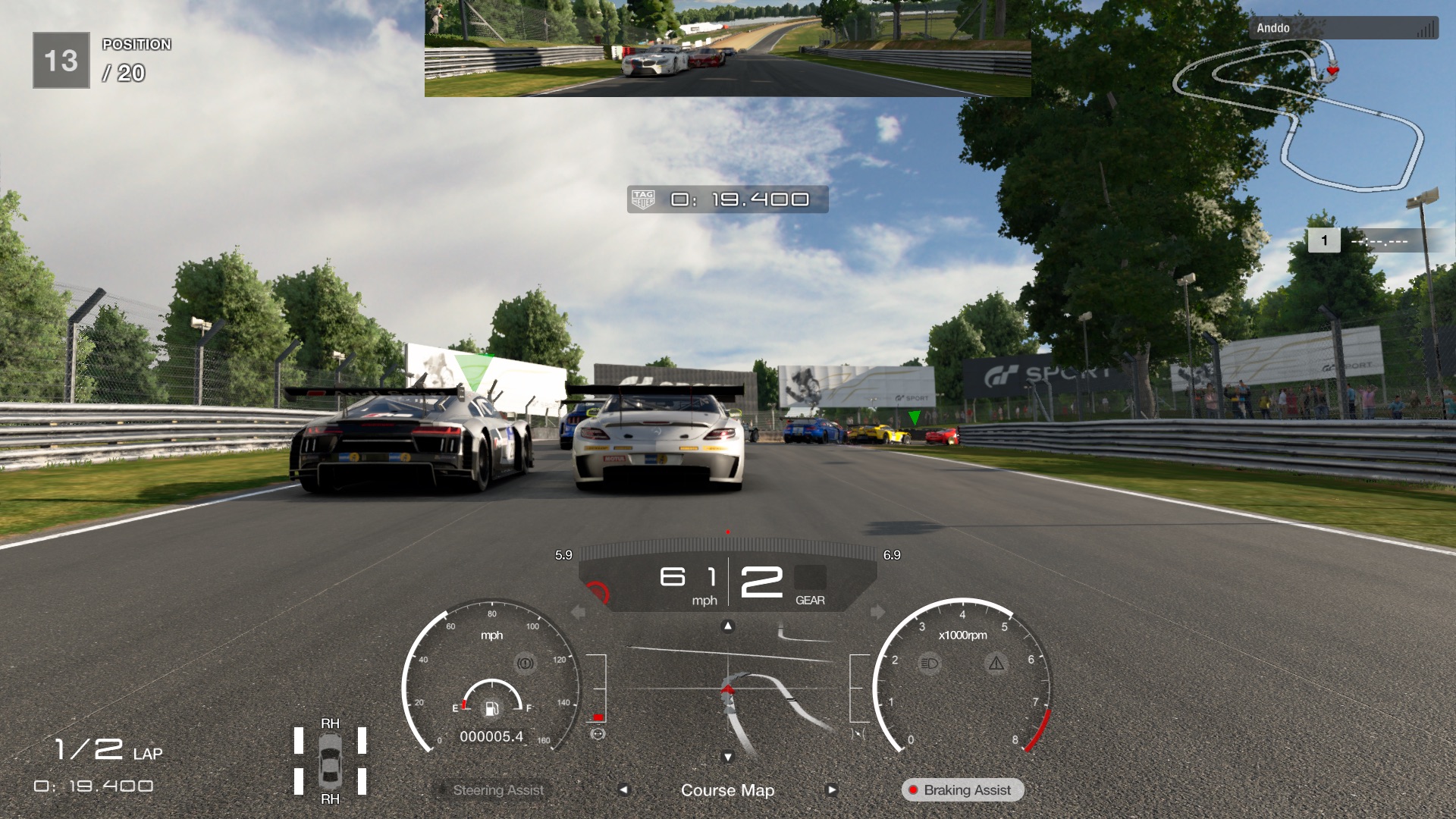1456x819 pixels.
Task: Select the next MFD page arrow
Action: tap(832, 789)
